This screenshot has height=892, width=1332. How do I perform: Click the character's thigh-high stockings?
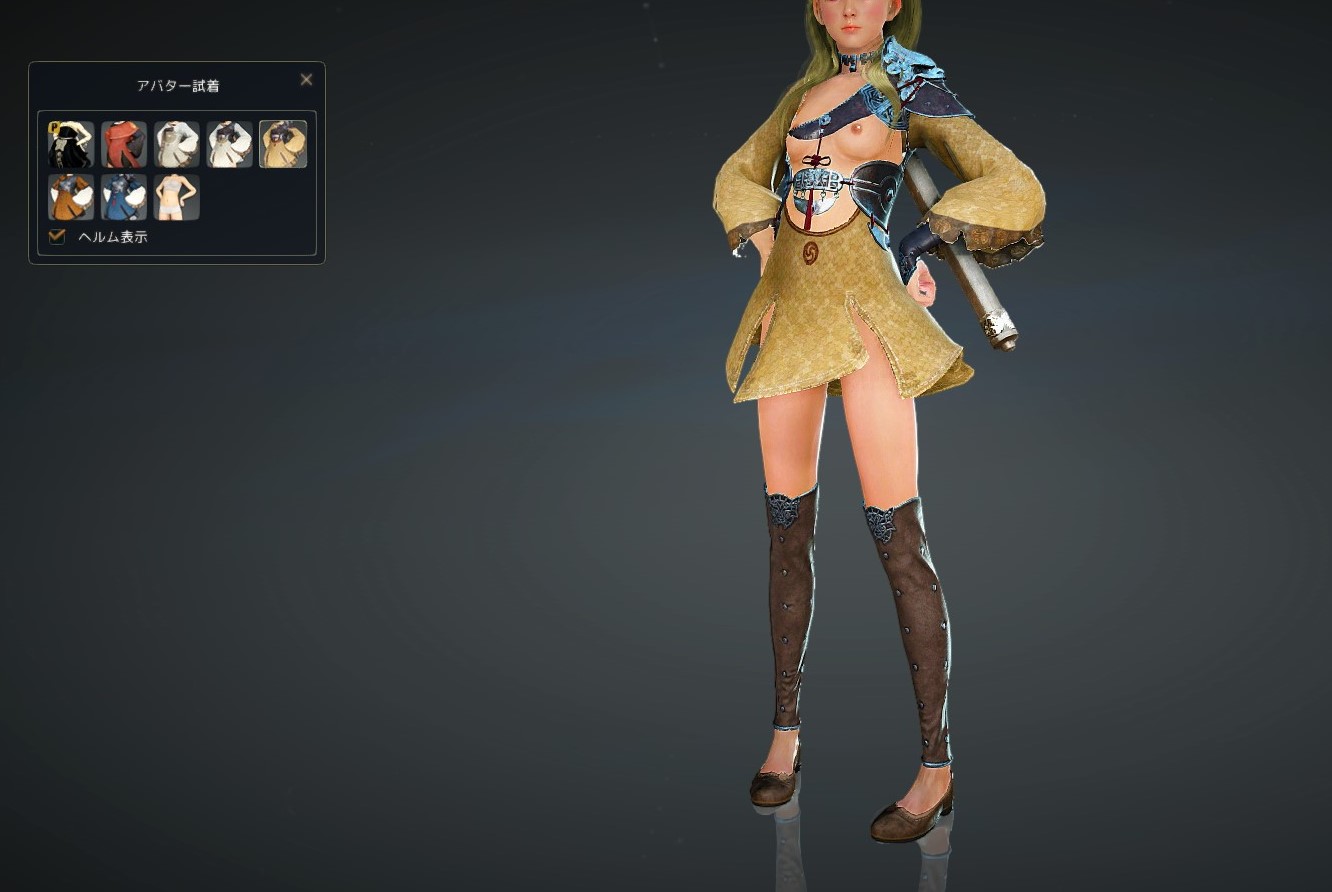[790, 600]
